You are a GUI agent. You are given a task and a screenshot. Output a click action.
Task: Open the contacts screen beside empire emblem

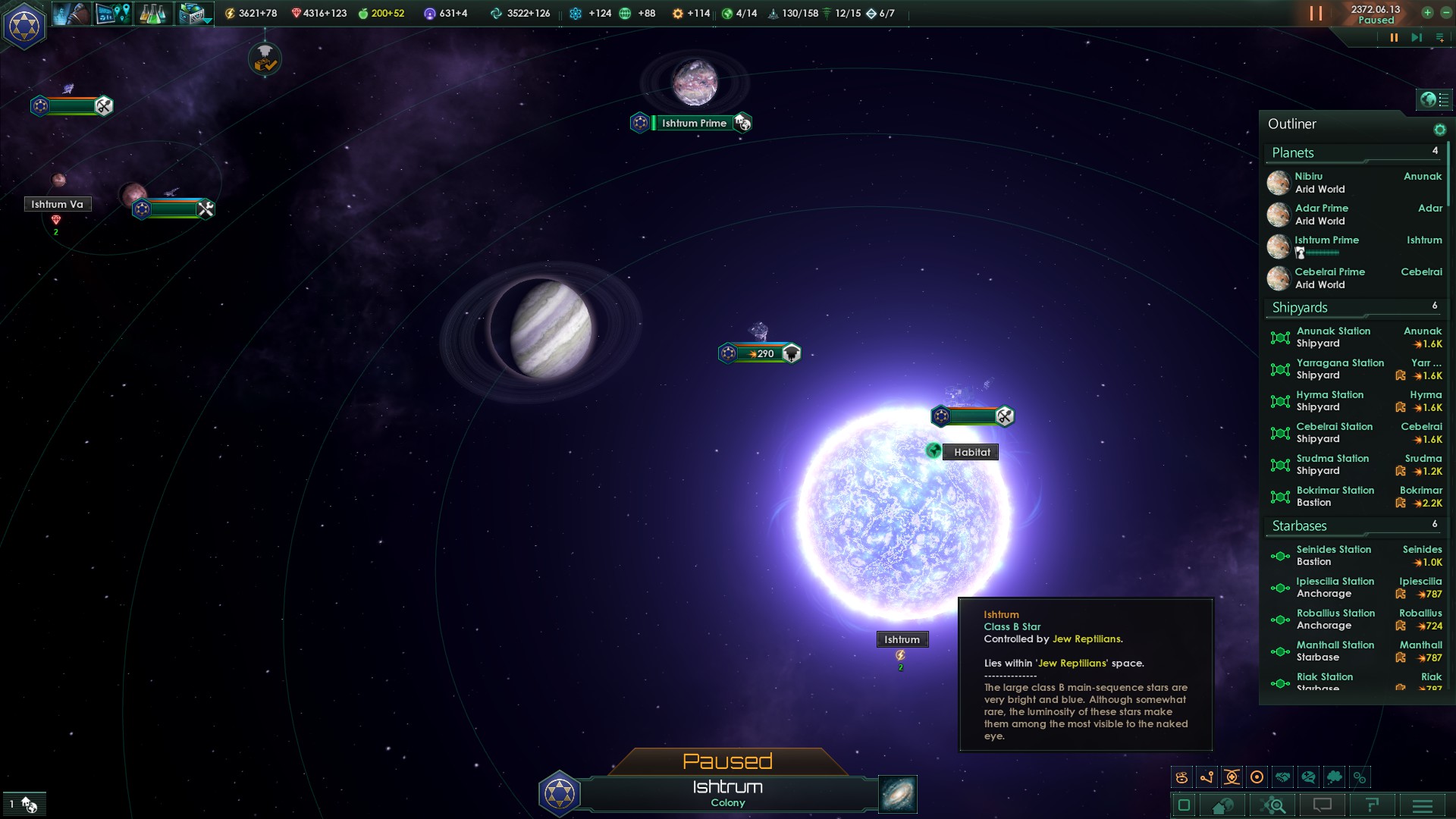[72, 13]
